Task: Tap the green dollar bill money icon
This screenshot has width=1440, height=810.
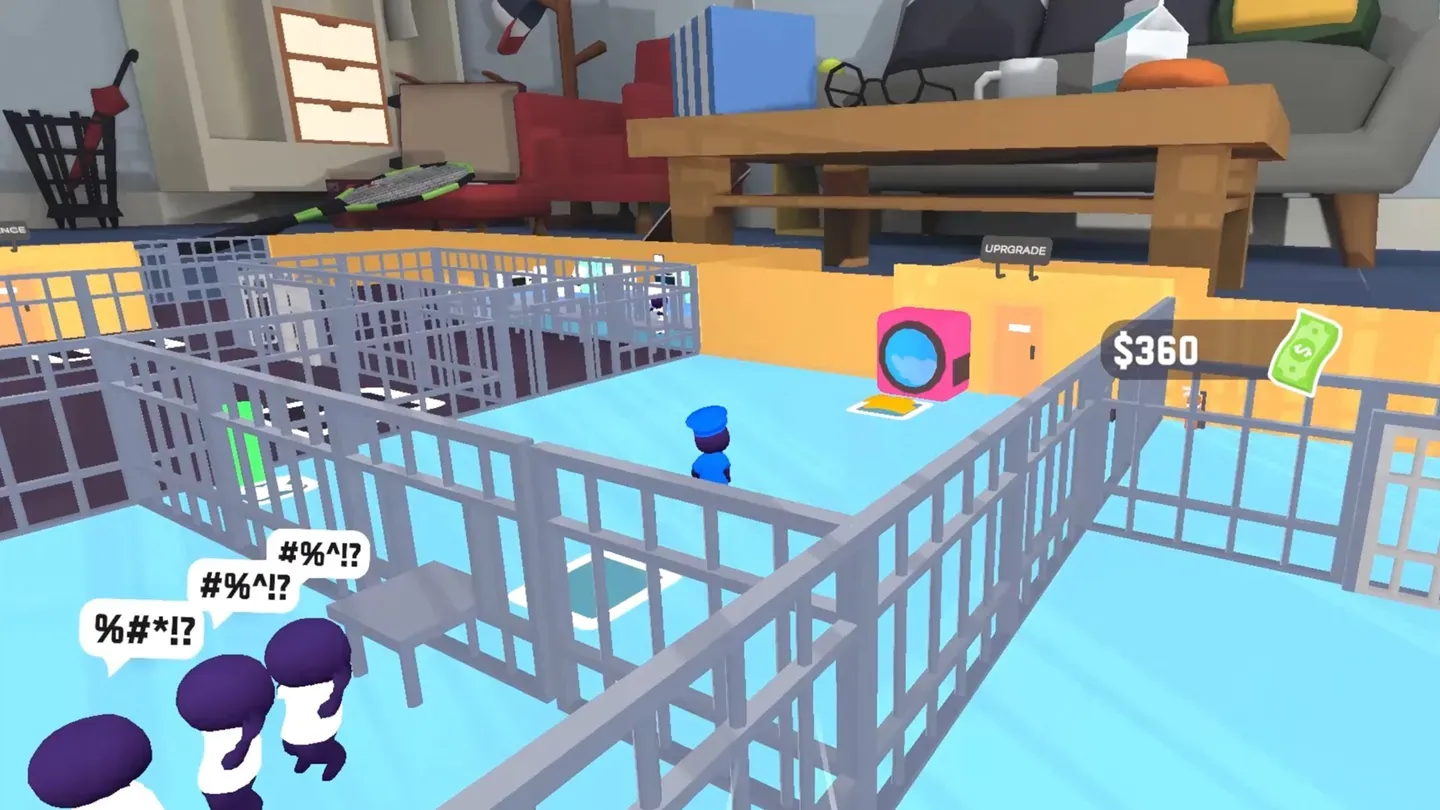Action: click(1306, 352)
